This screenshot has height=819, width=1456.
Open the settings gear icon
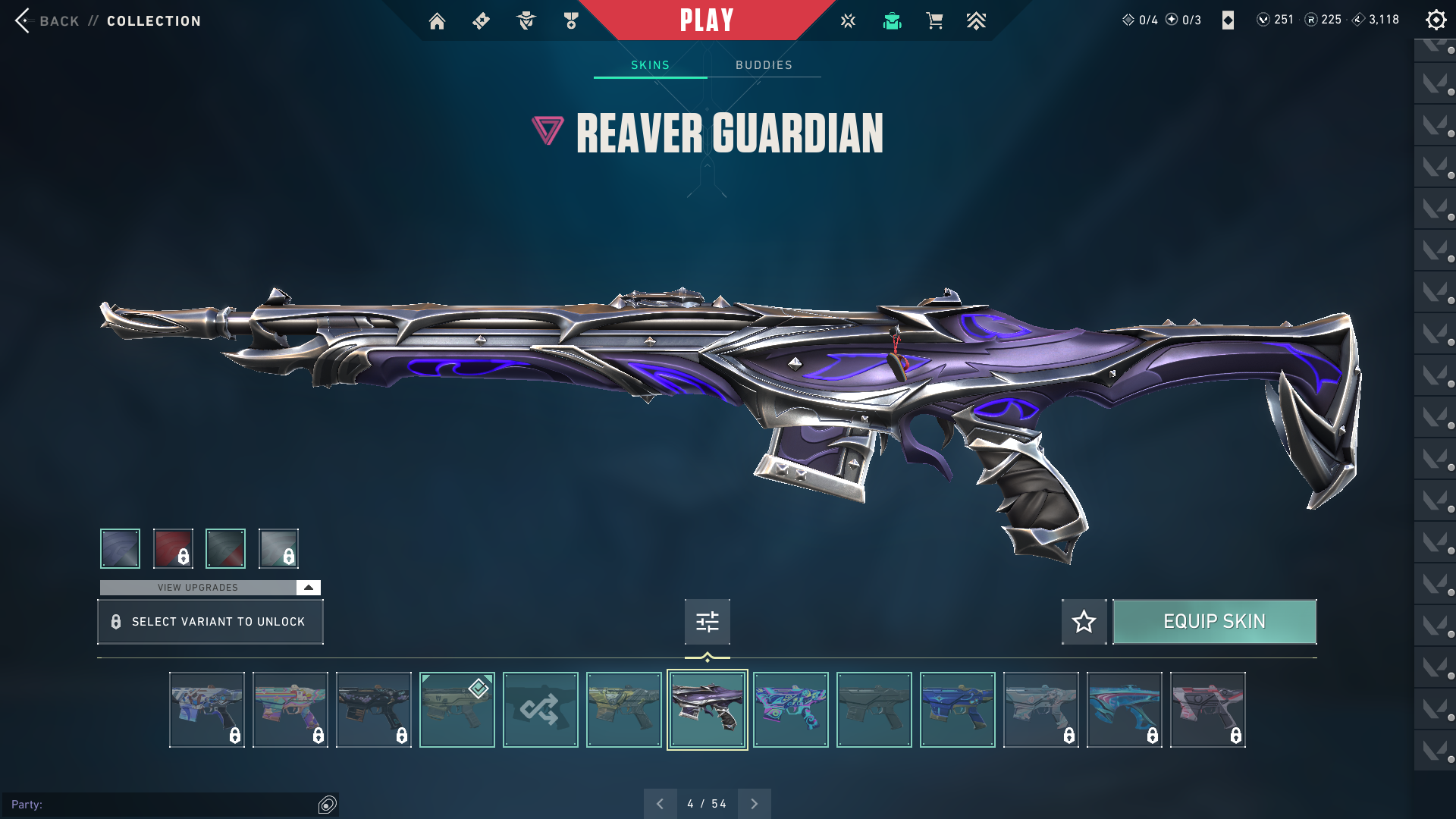click(x=1436, y=20)
